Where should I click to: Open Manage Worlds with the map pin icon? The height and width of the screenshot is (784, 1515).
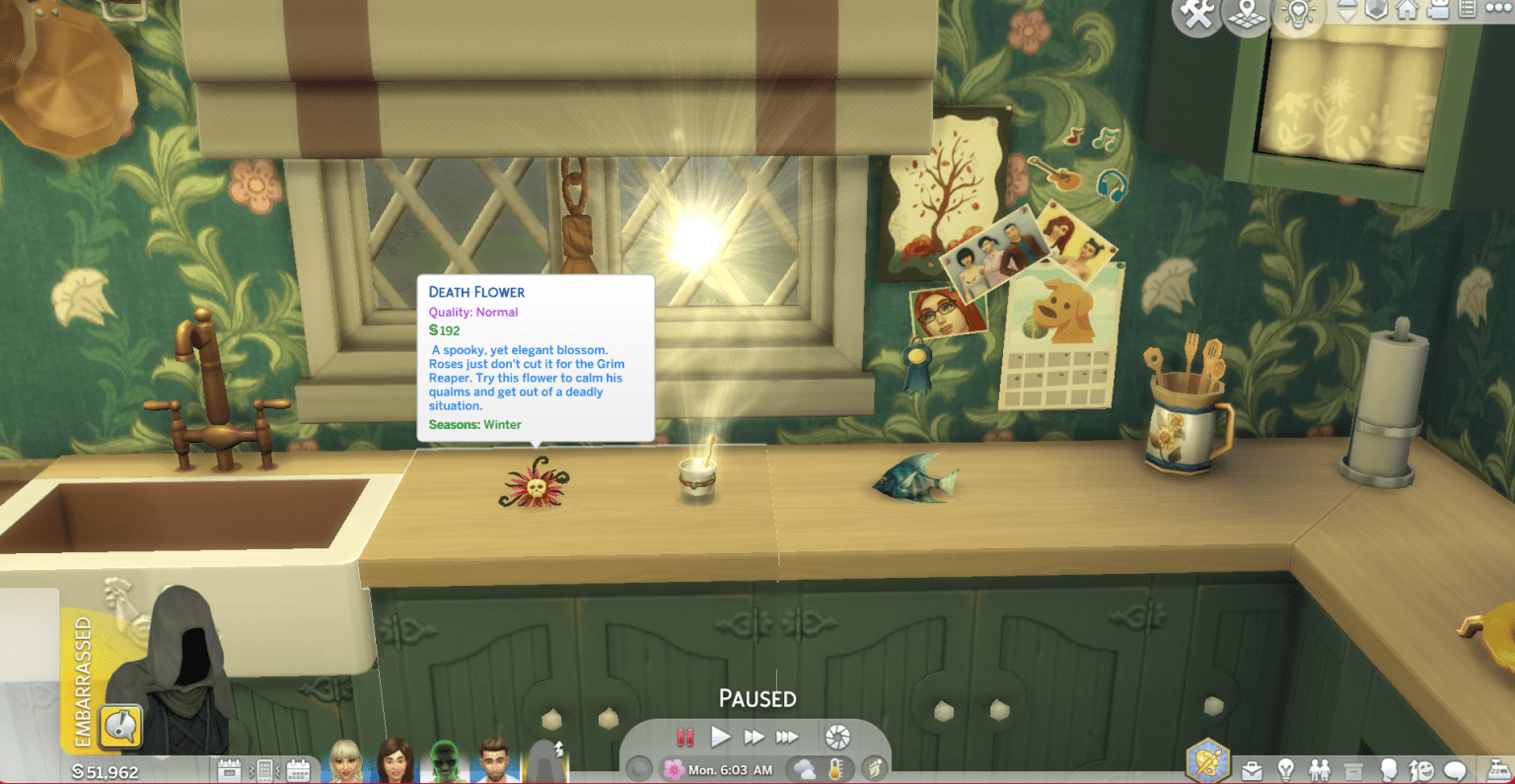coord(1245,15)
